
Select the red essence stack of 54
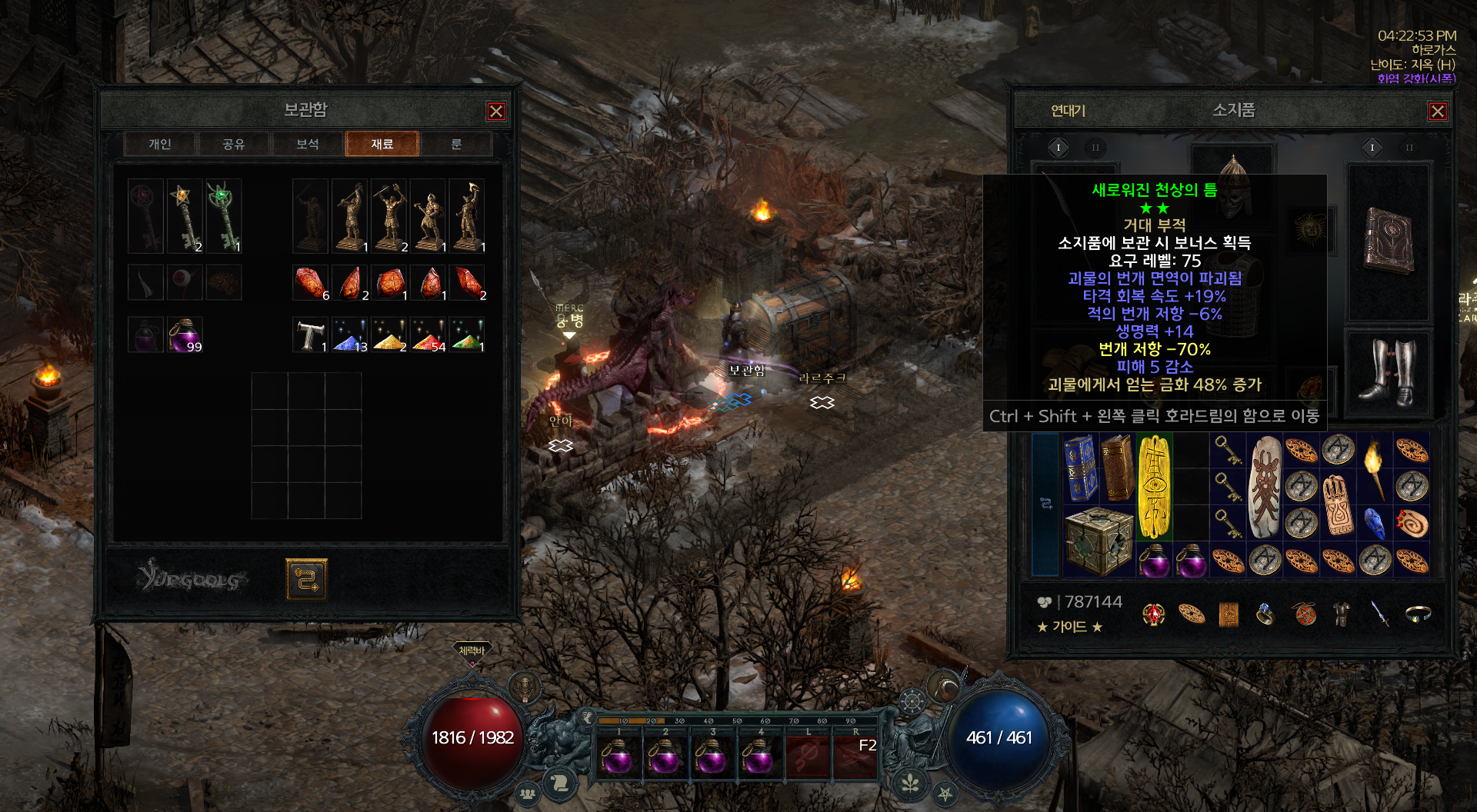(429, 335)
